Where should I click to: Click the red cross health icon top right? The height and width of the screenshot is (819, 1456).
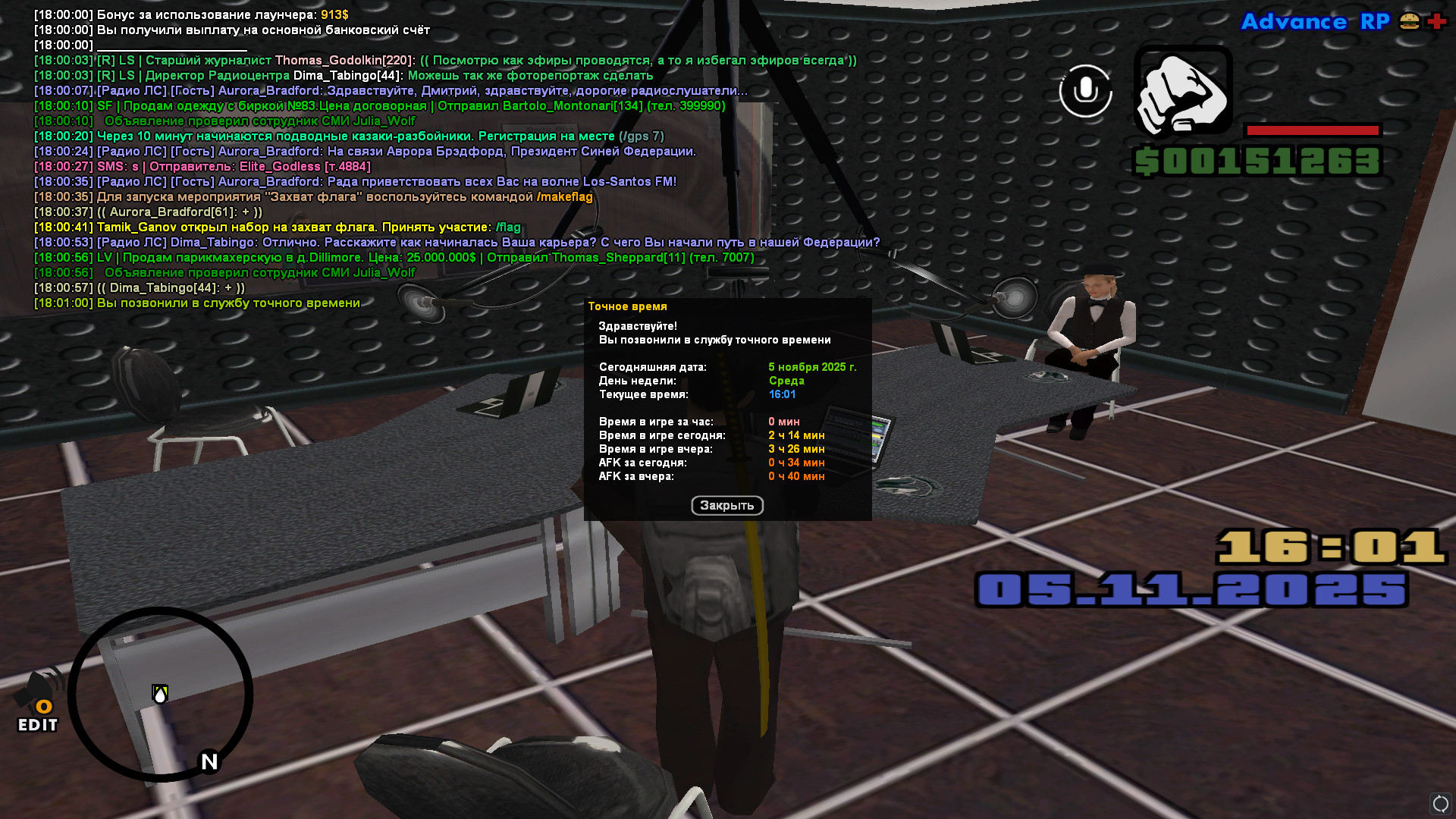(x=1436, y=22)
